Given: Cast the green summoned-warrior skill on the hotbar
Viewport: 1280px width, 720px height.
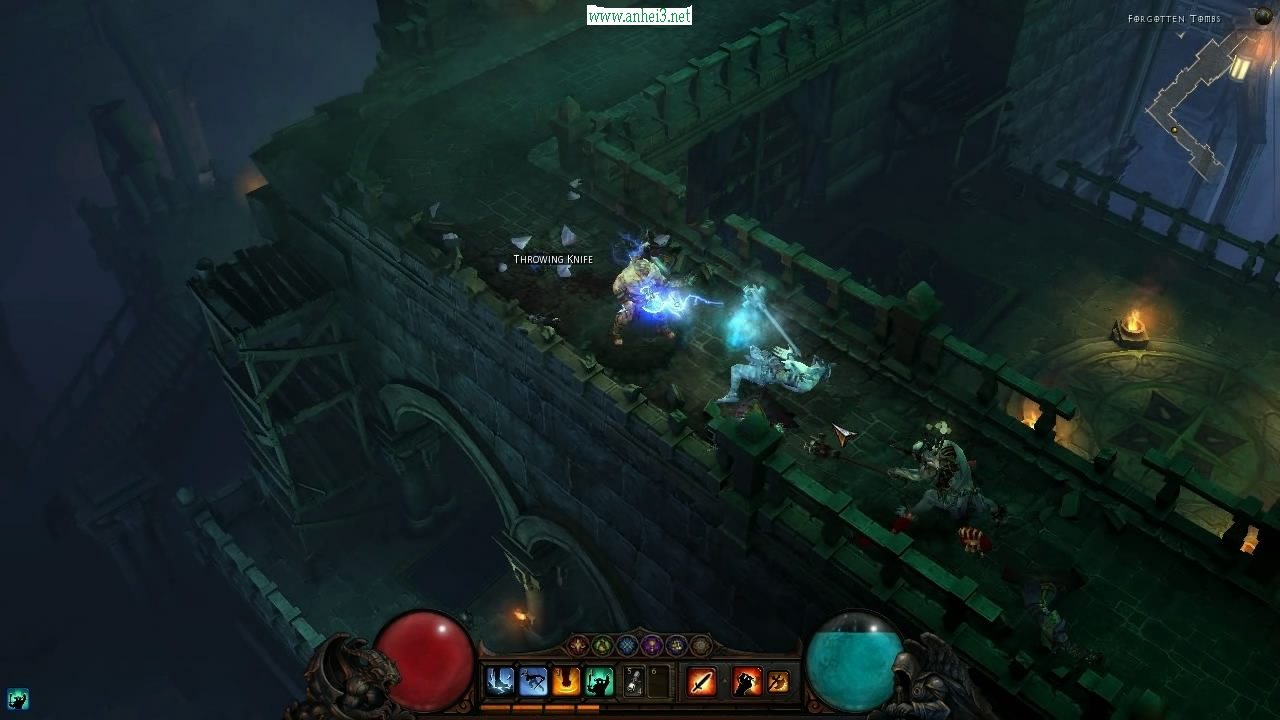Looking at the screenshot, I should point(600,682).
